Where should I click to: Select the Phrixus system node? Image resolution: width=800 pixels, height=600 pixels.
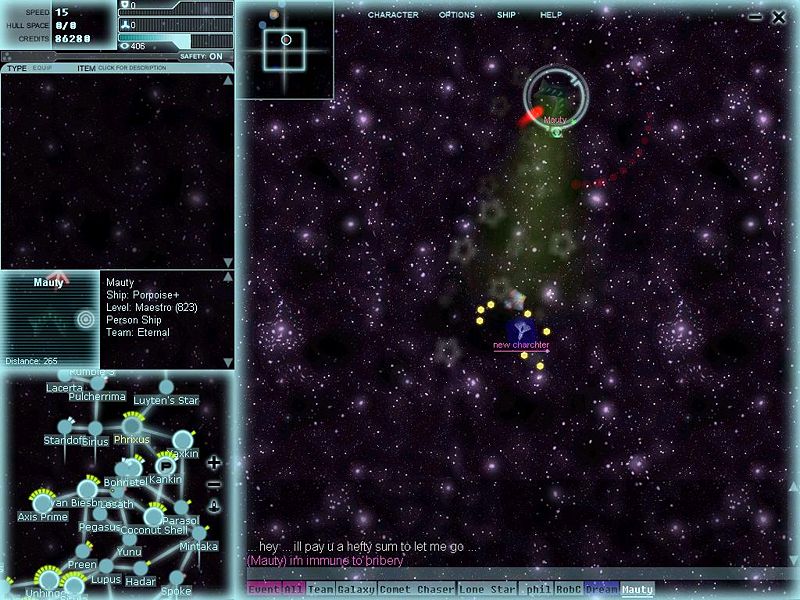coord(132,426)
